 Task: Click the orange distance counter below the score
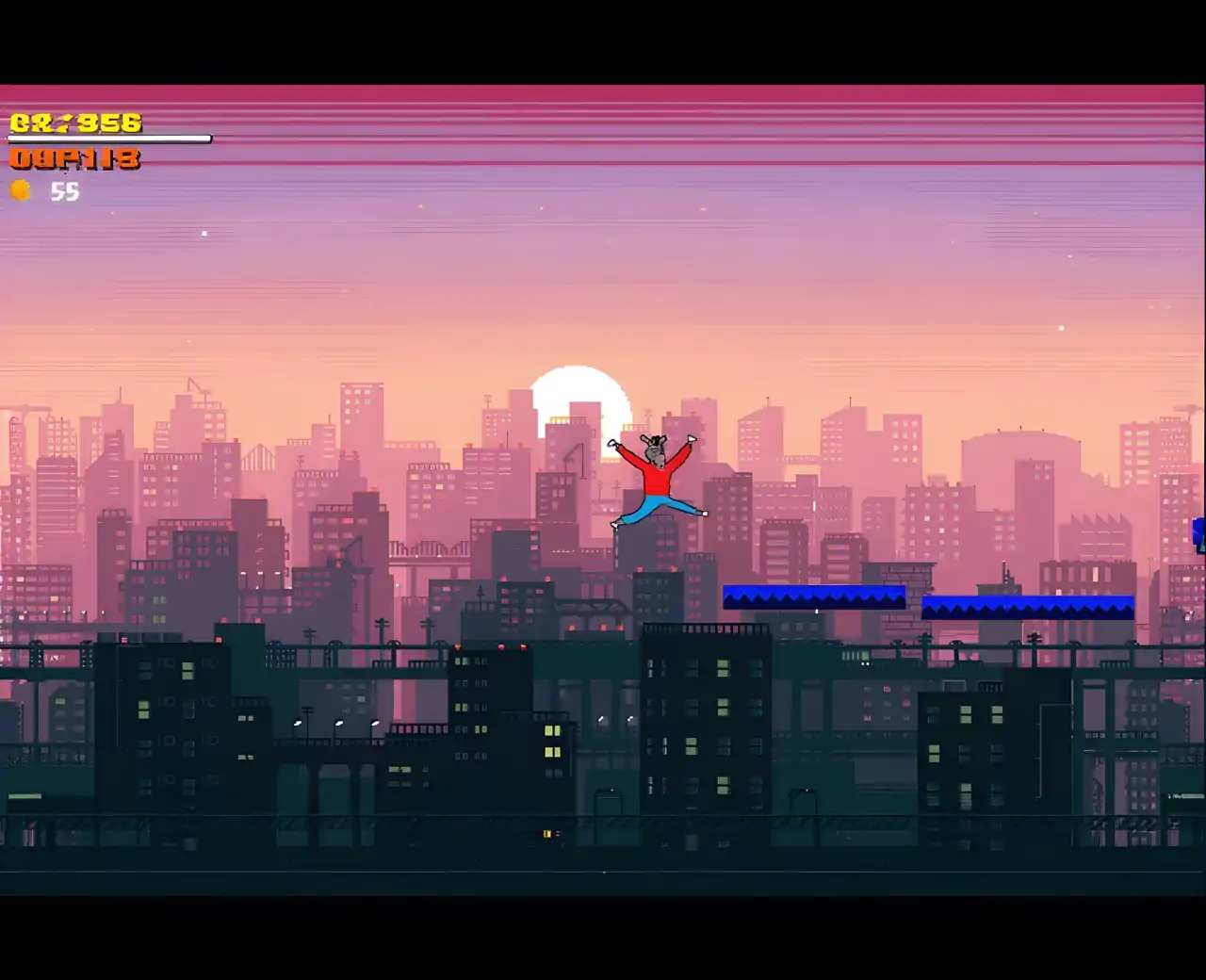[73, 159]
